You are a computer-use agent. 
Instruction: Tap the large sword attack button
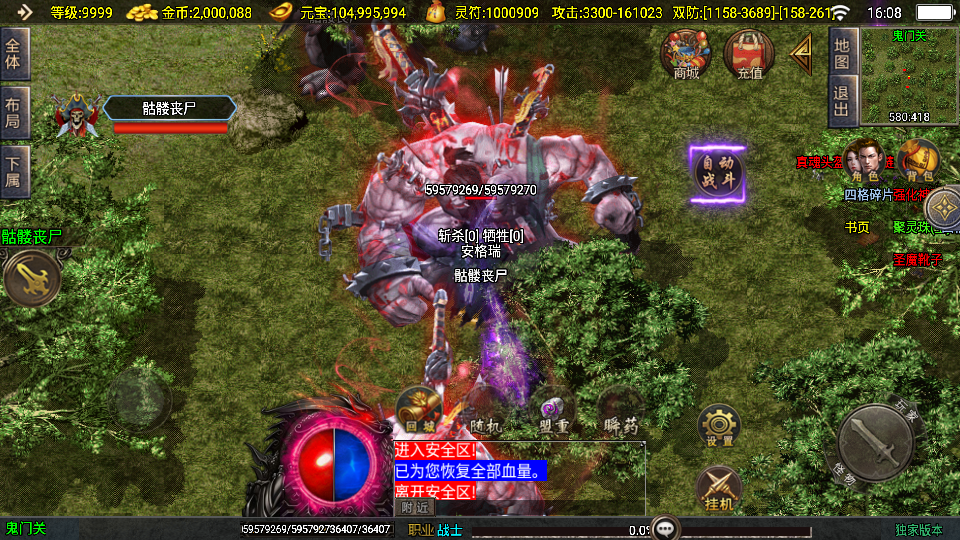(875, 441)
